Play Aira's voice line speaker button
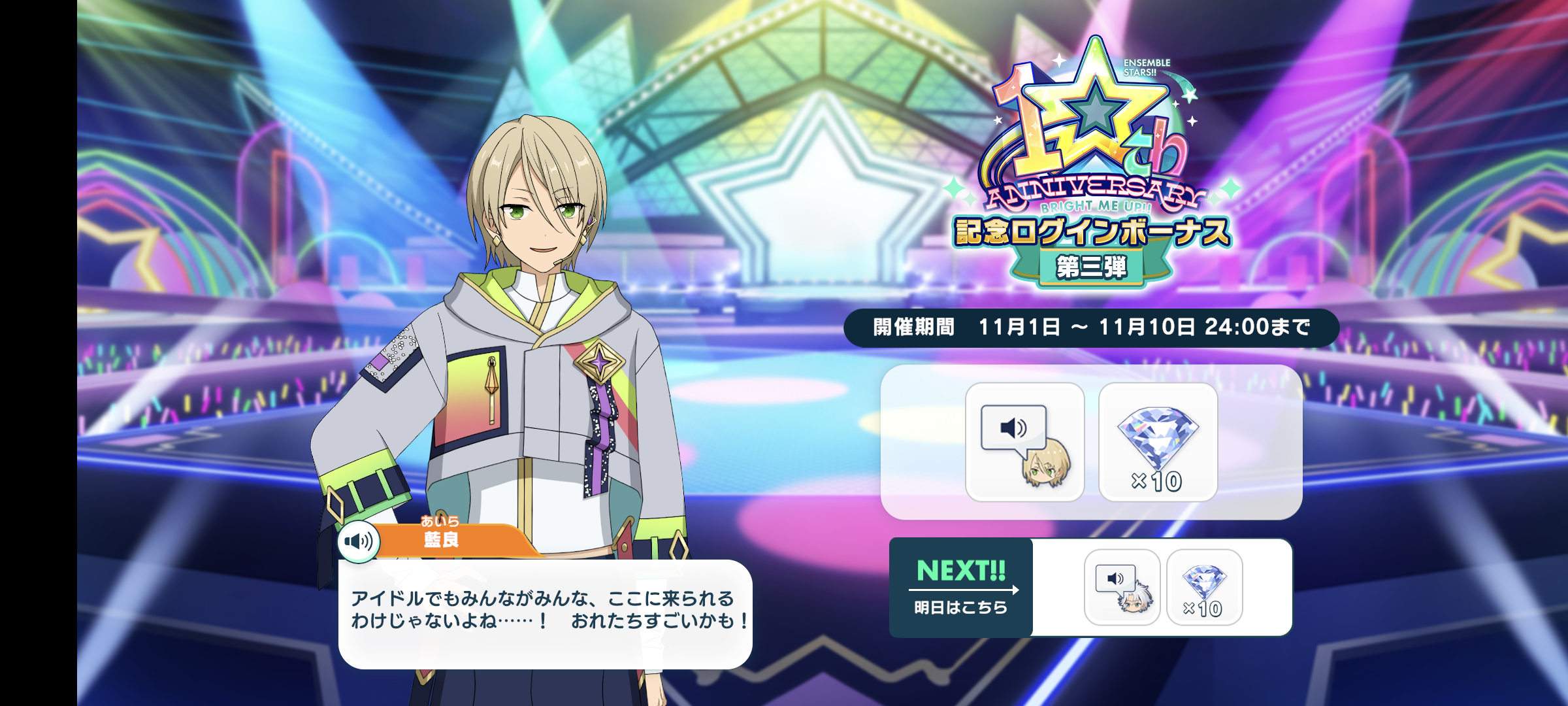The width and height of the screenshot is (1568, 706). click(359, 541)
